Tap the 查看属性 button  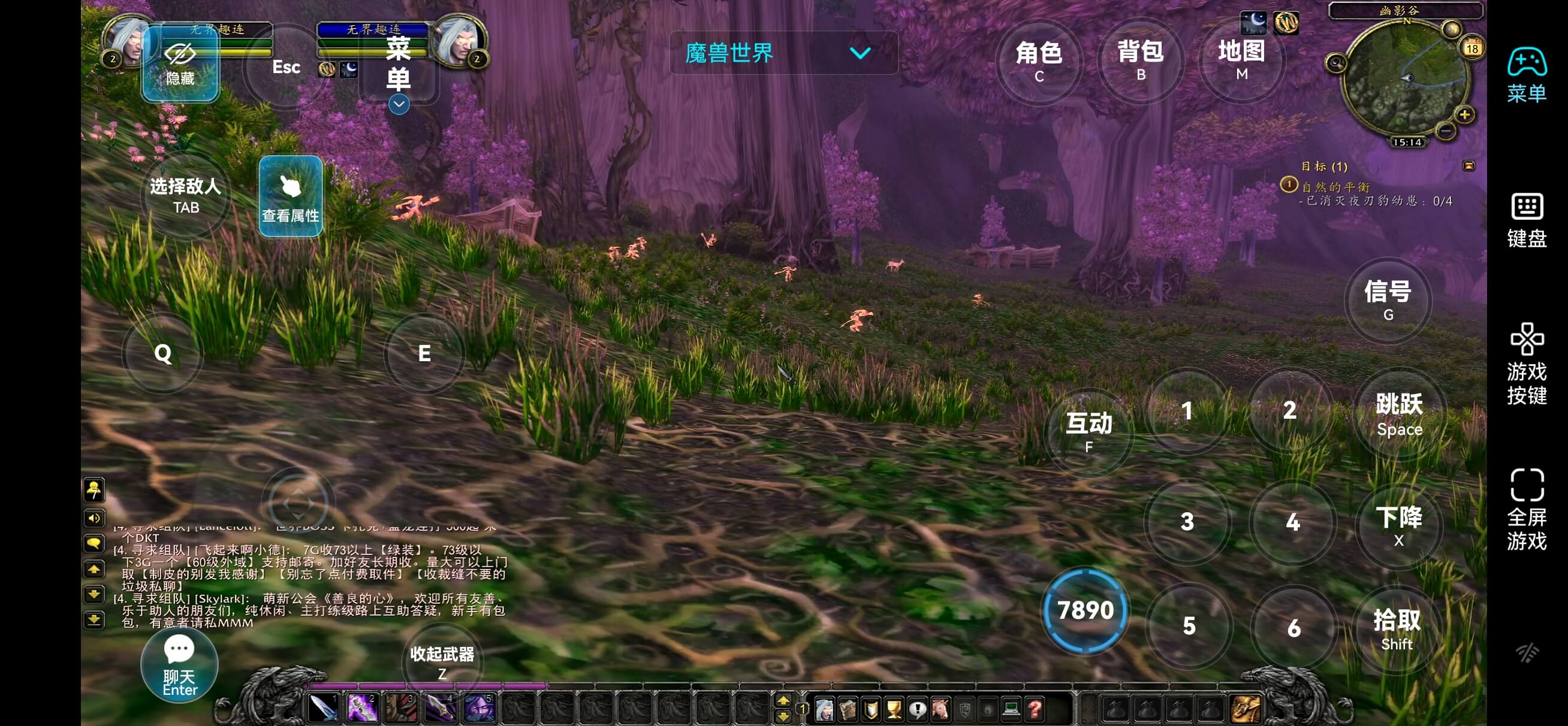pyautogui.click(x=290, y=196)
